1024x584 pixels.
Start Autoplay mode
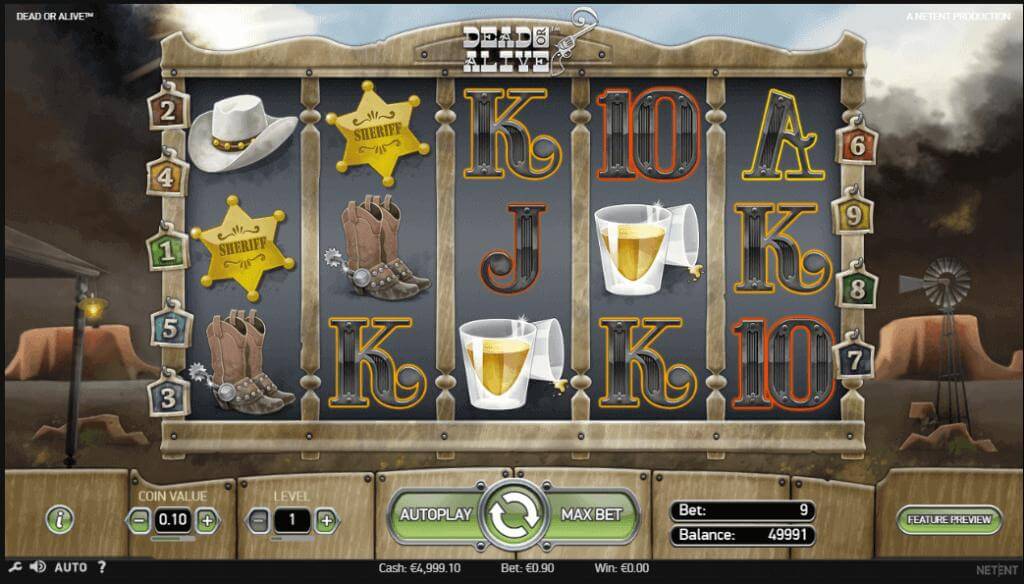(435, 515)
